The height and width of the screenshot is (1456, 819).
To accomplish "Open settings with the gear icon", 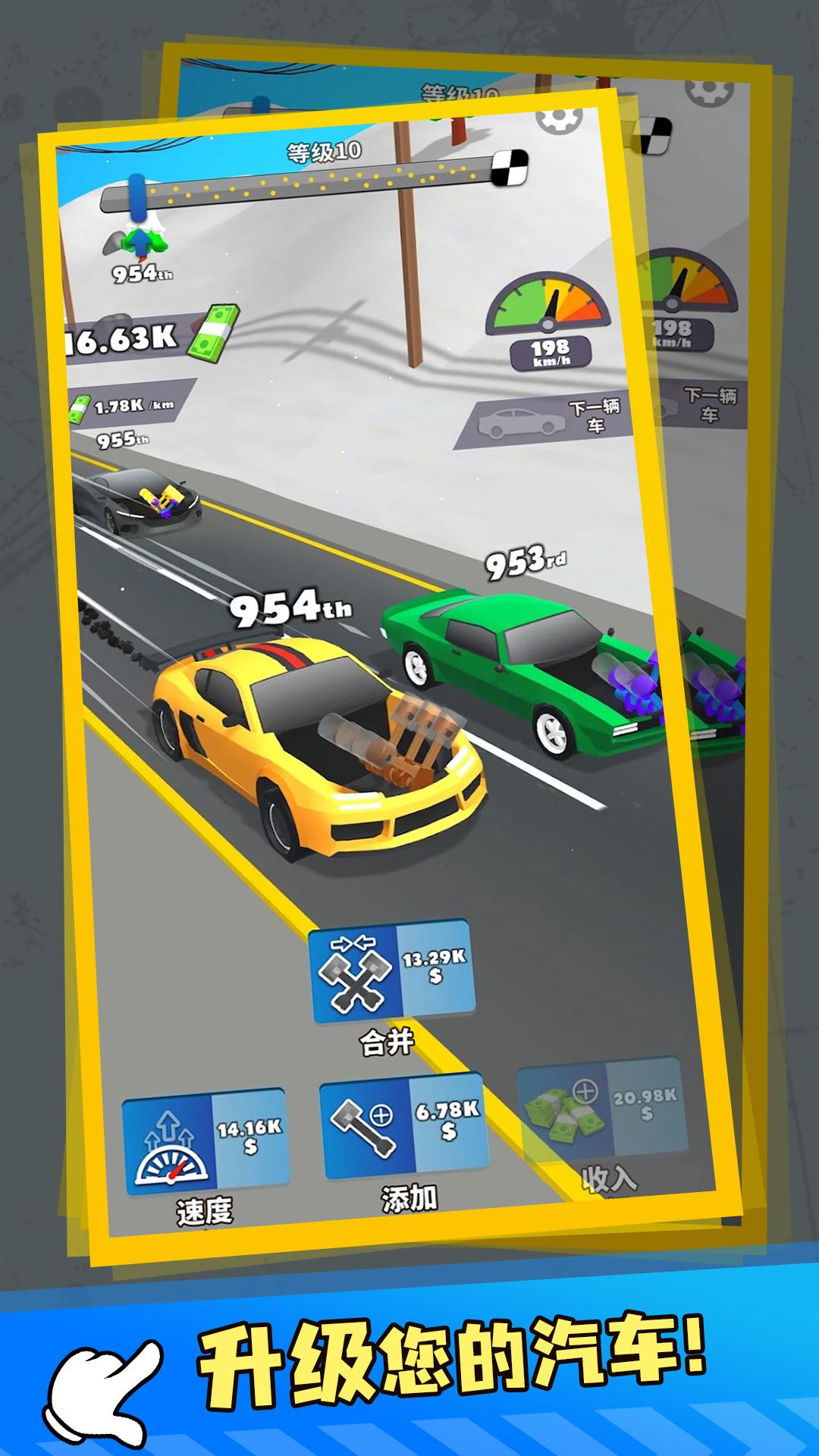I will click(x=559, y=118).
